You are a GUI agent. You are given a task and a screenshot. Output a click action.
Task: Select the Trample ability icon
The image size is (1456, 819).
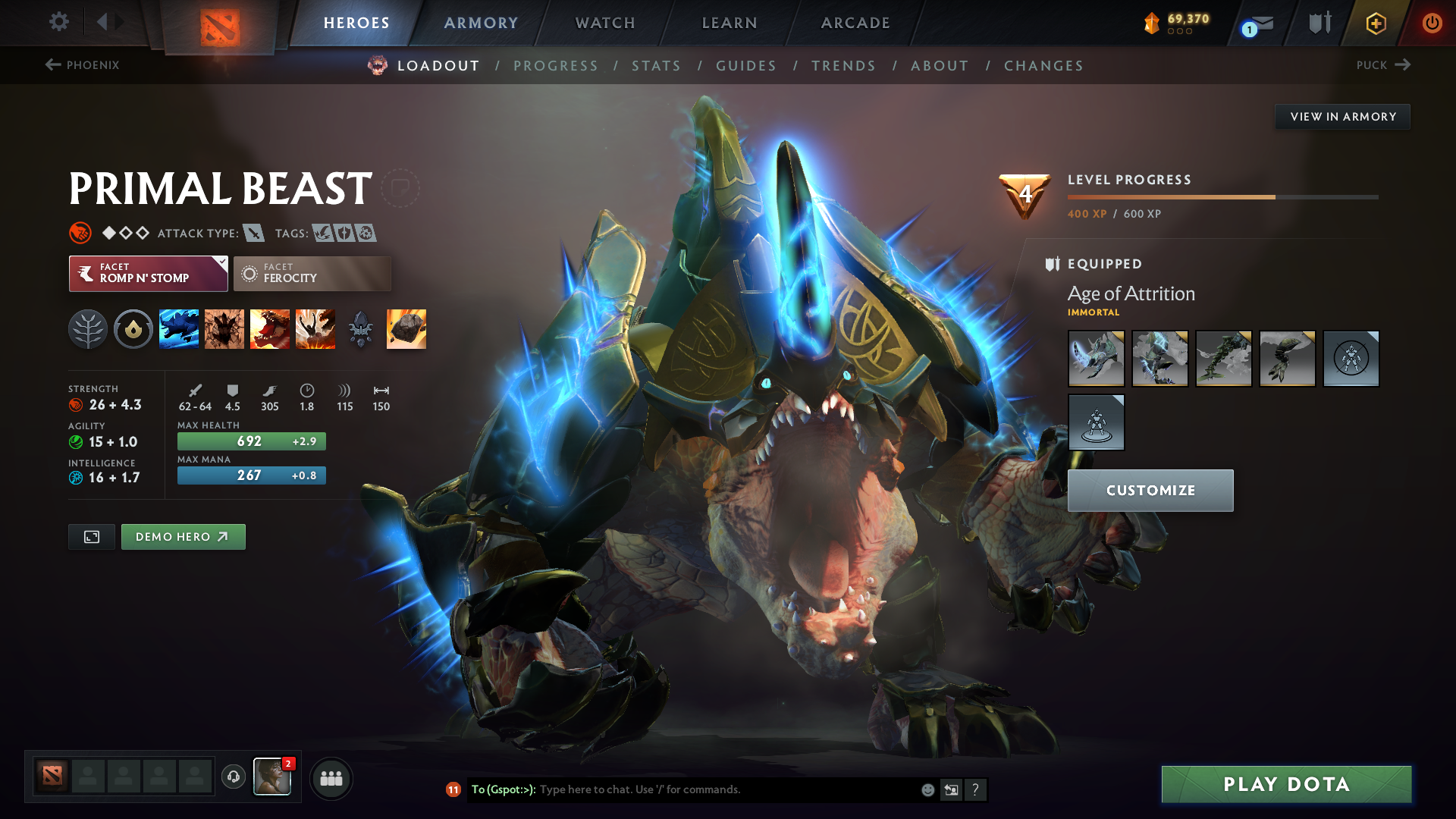coord(224,328)
